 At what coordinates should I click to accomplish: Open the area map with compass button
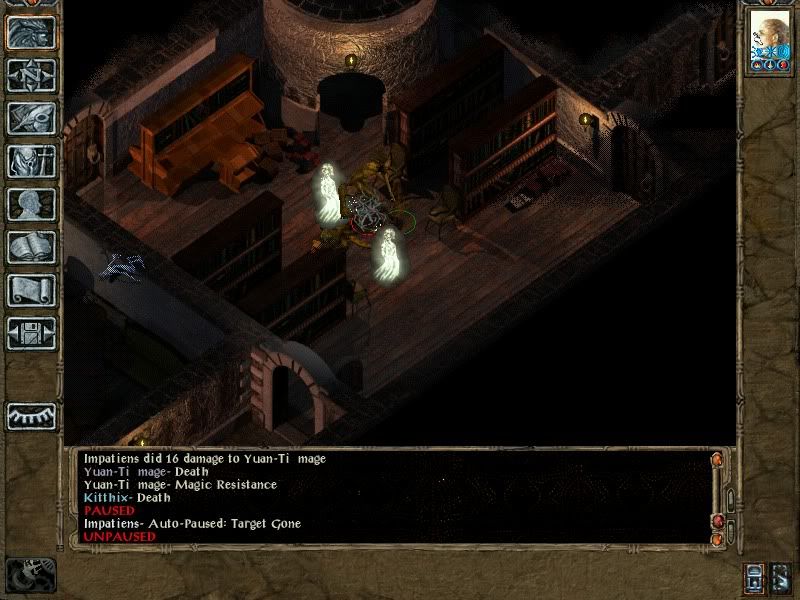(31, 75)
